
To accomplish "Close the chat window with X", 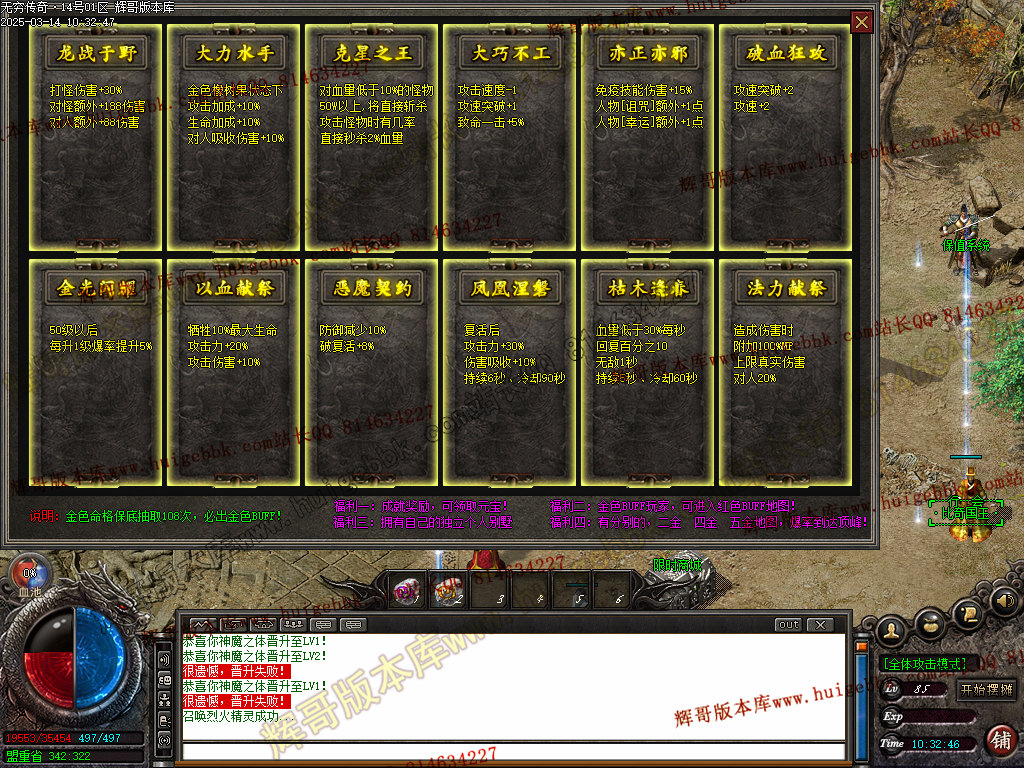I will pyautogui.click(x=820, y=625).
